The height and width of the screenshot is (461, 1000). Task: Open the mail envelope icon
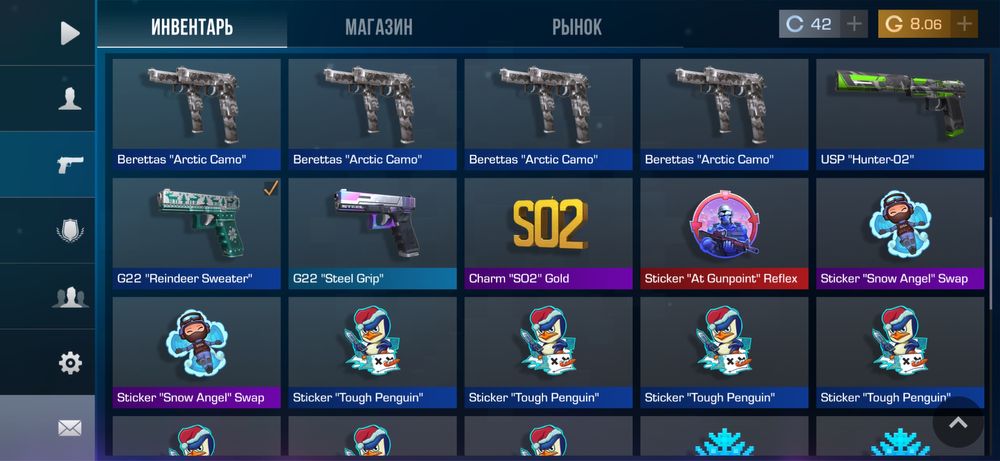click(x=69, y=428)
